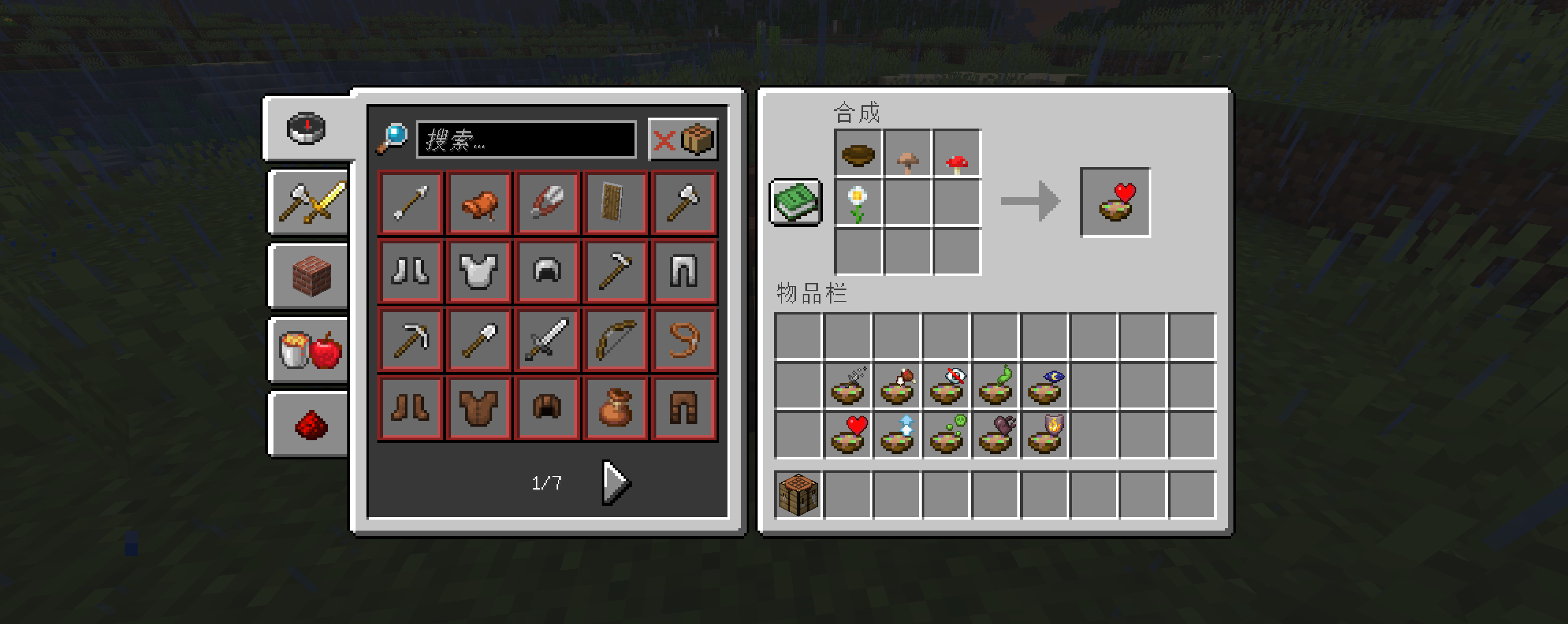Image resolution: width=1568 pixels, height=624 pixels.
Task: Choose the bow recipe
Action: [615, 340]
